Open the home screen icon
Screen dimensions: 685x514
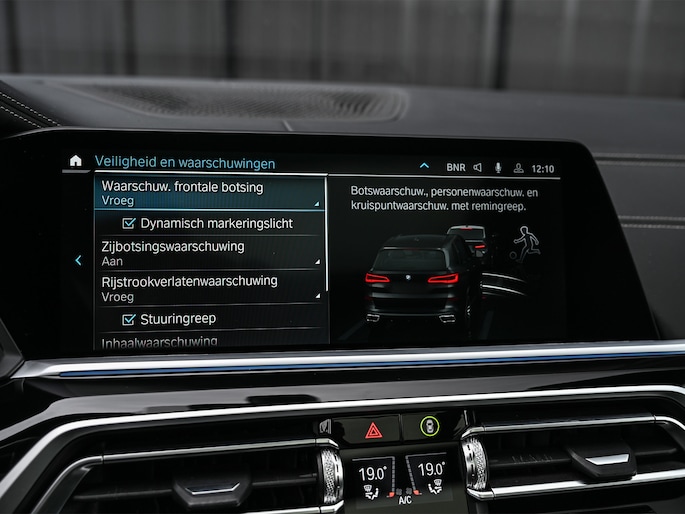tap(75, 160)
